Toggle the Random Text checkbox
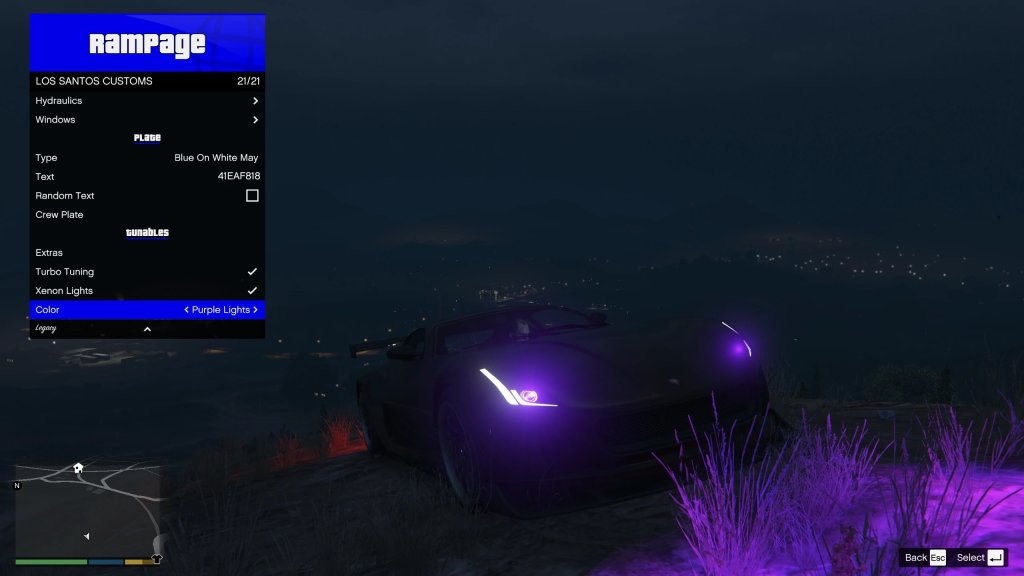The height and width of the screenshot is (576, 1024). pos(252,196)
